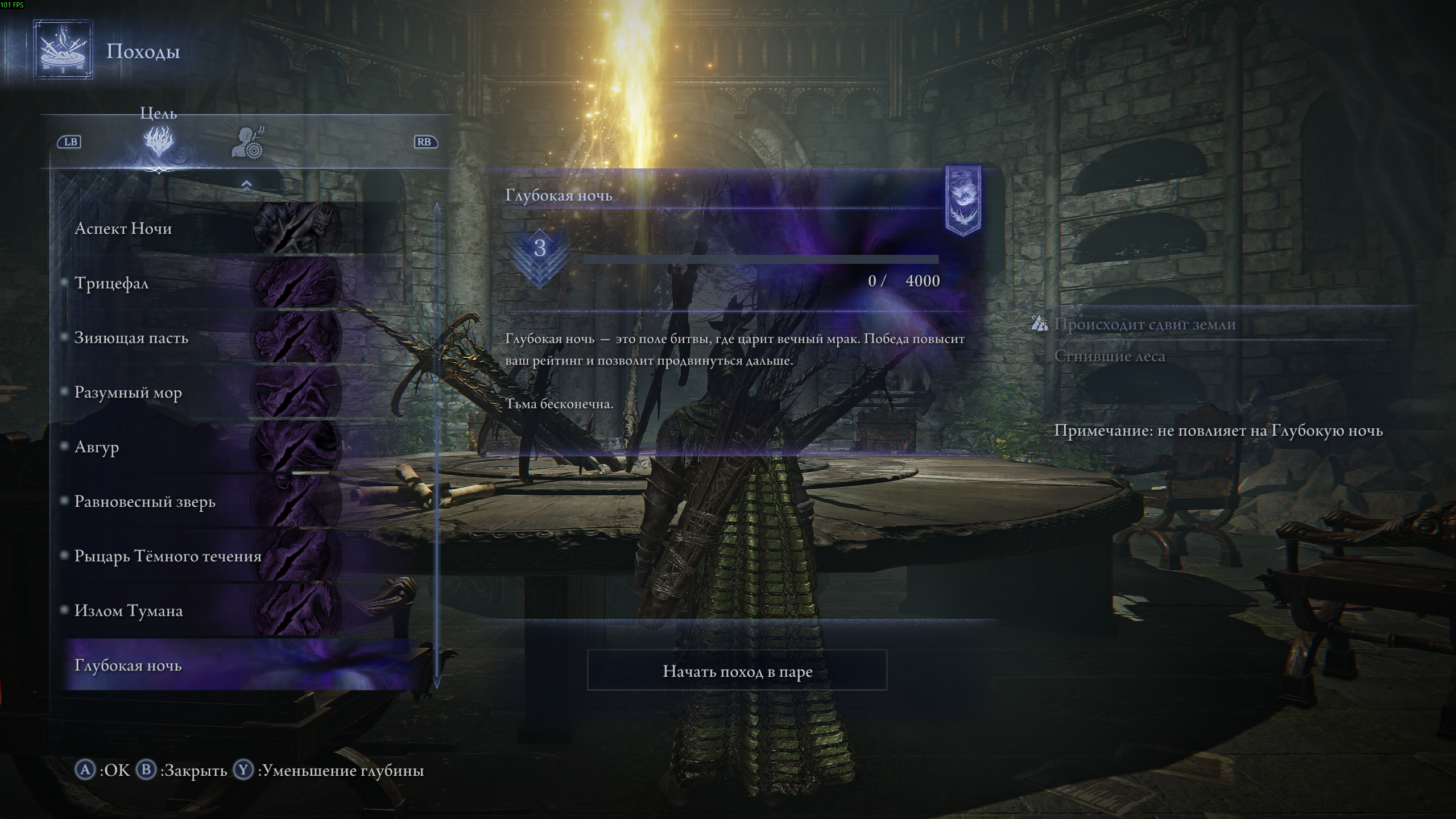
Task: Click Начать поход в паре button
Action: click(x=737, y=671)
